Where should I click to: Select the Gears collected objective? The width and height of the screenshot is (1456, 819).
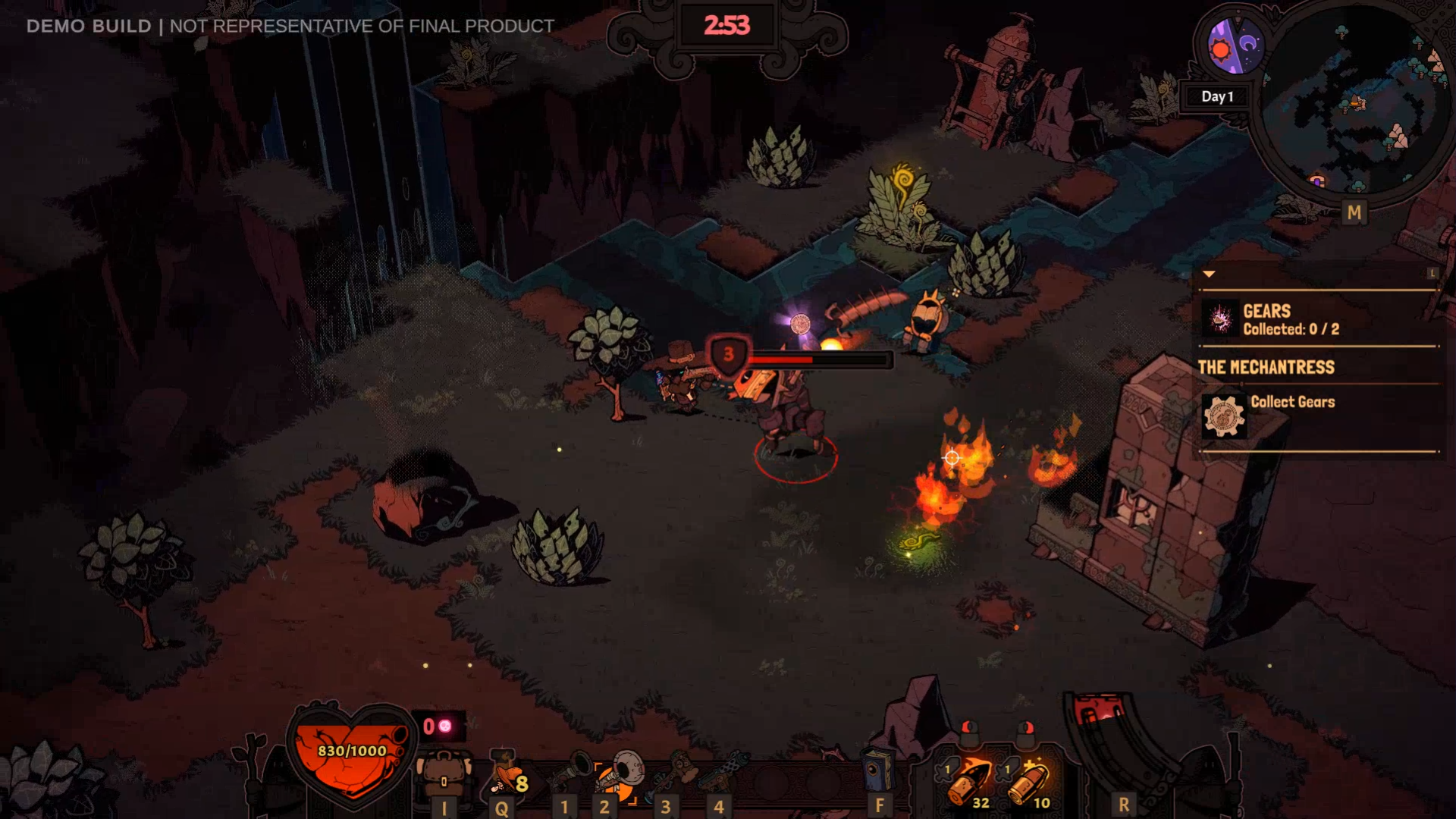coord(1289,319)
